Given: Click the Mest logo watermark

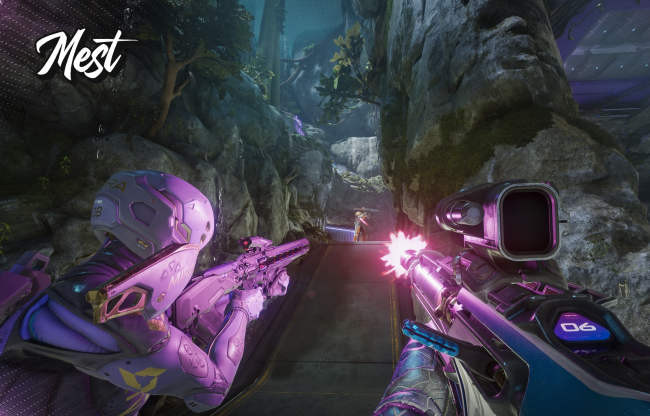Looking at the screenshot, I should [82, 53].
